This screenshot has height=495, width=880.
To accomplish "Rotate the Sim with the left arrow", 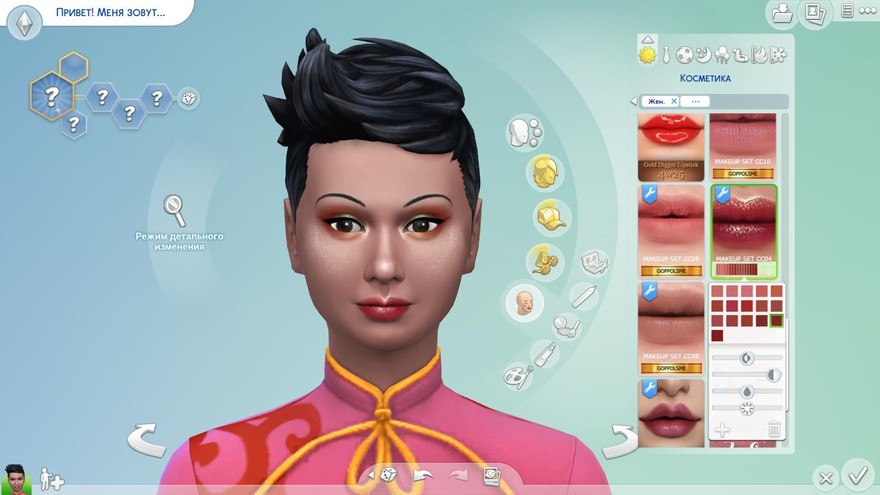I will click(x=146, y=438).
